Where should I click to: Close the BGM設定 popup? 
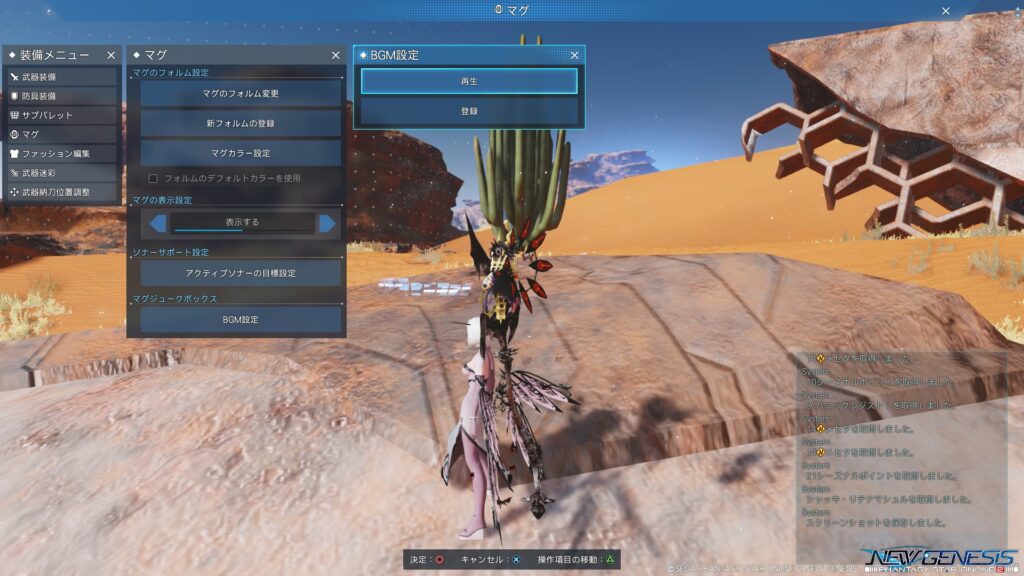click(x=575, y=56)
